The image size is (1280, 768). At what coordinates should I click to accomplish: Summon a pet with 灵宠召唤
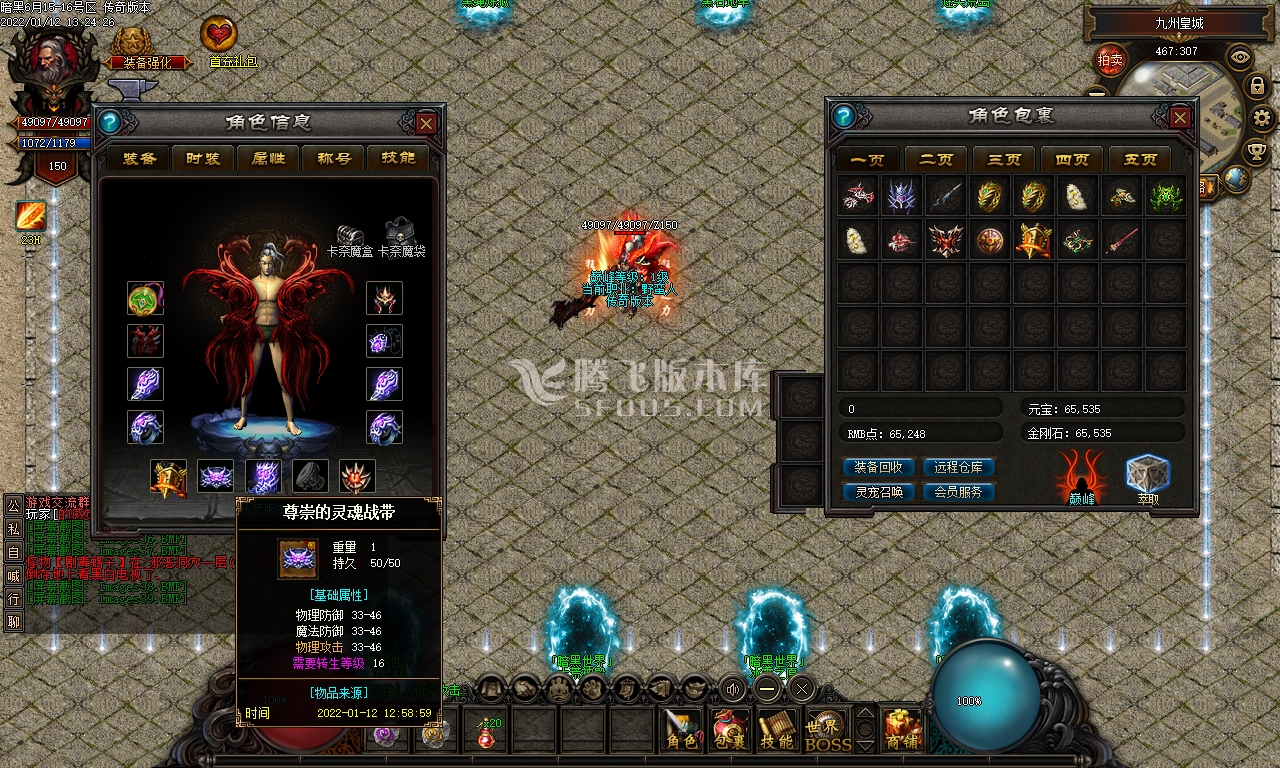coord(879,492)
